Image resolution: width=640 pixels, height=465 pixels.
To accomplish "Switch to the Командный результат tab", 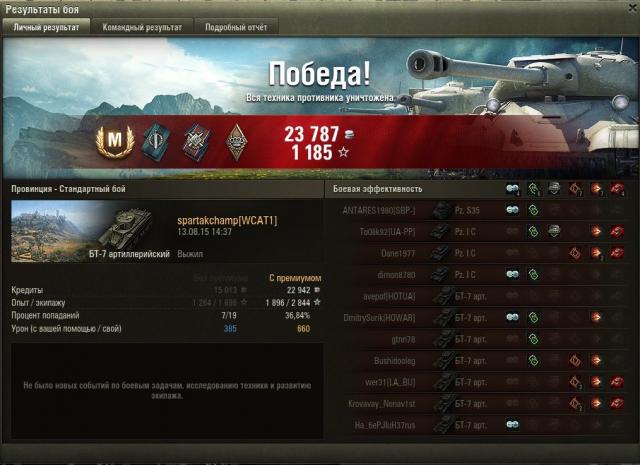I will tap(142, 27).
